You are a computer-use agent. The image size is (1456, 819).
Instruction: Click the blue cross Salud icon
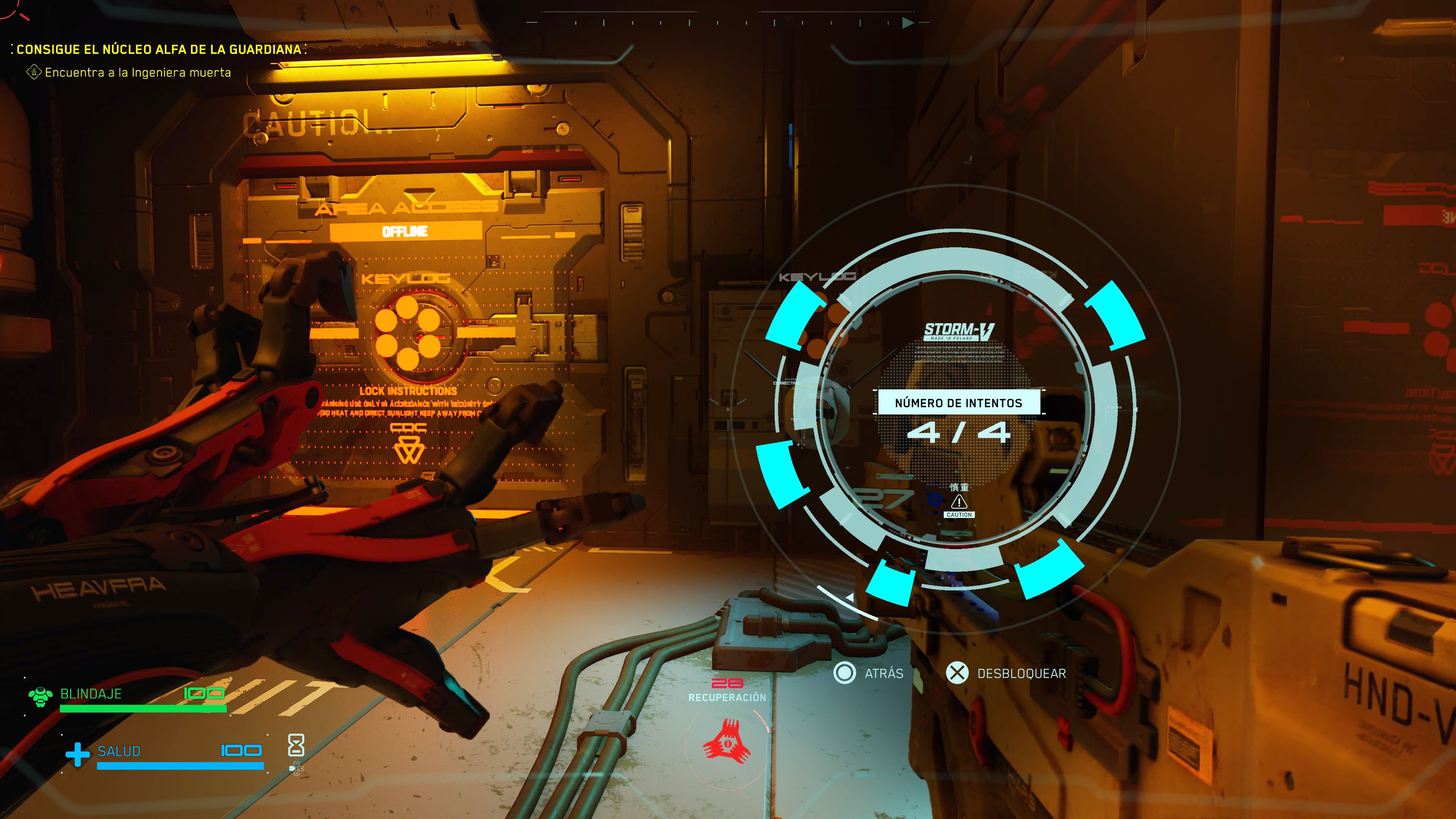point(77,754)
